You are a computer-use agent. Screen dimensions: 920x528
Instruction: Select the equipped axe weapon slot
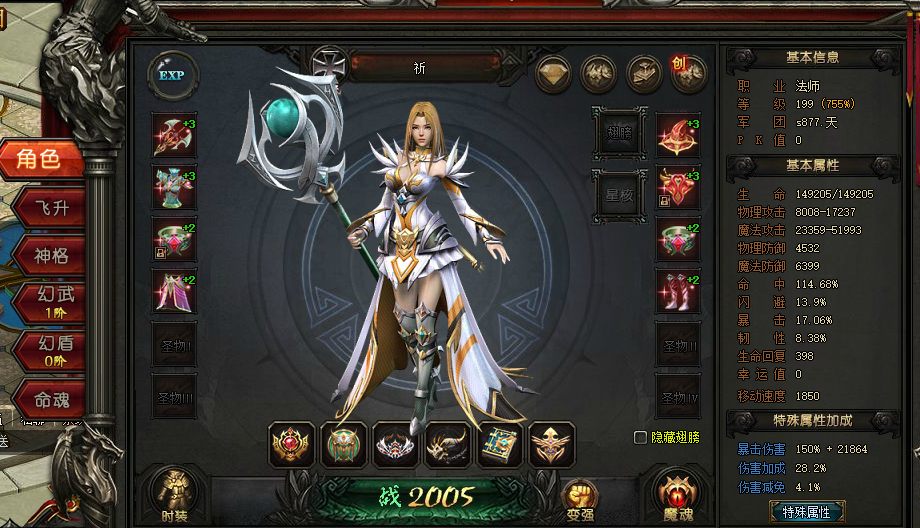click(173, 136)
